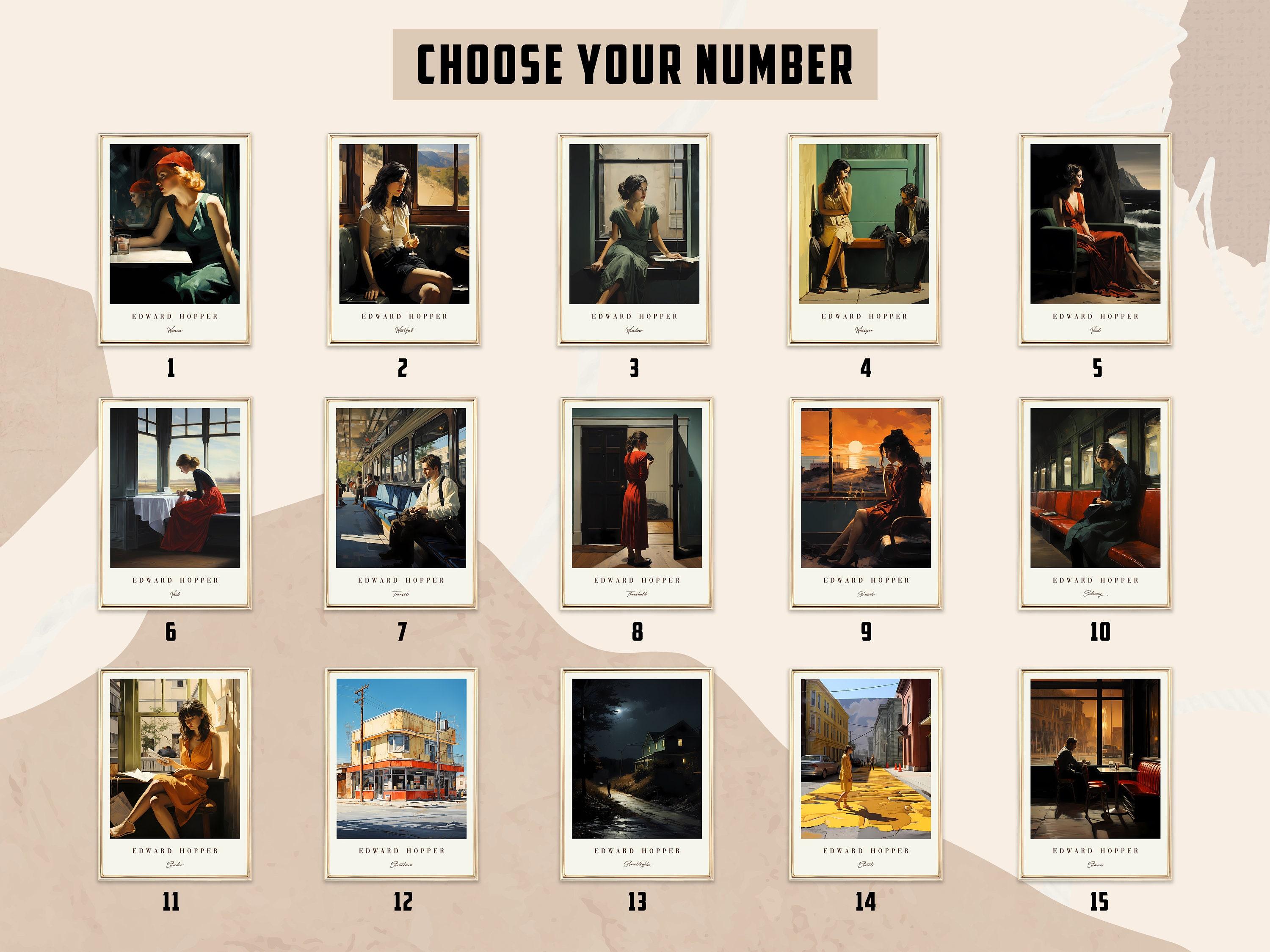
Task: Select poster 1 with red-hatted woman
Action: pos(174,224)
